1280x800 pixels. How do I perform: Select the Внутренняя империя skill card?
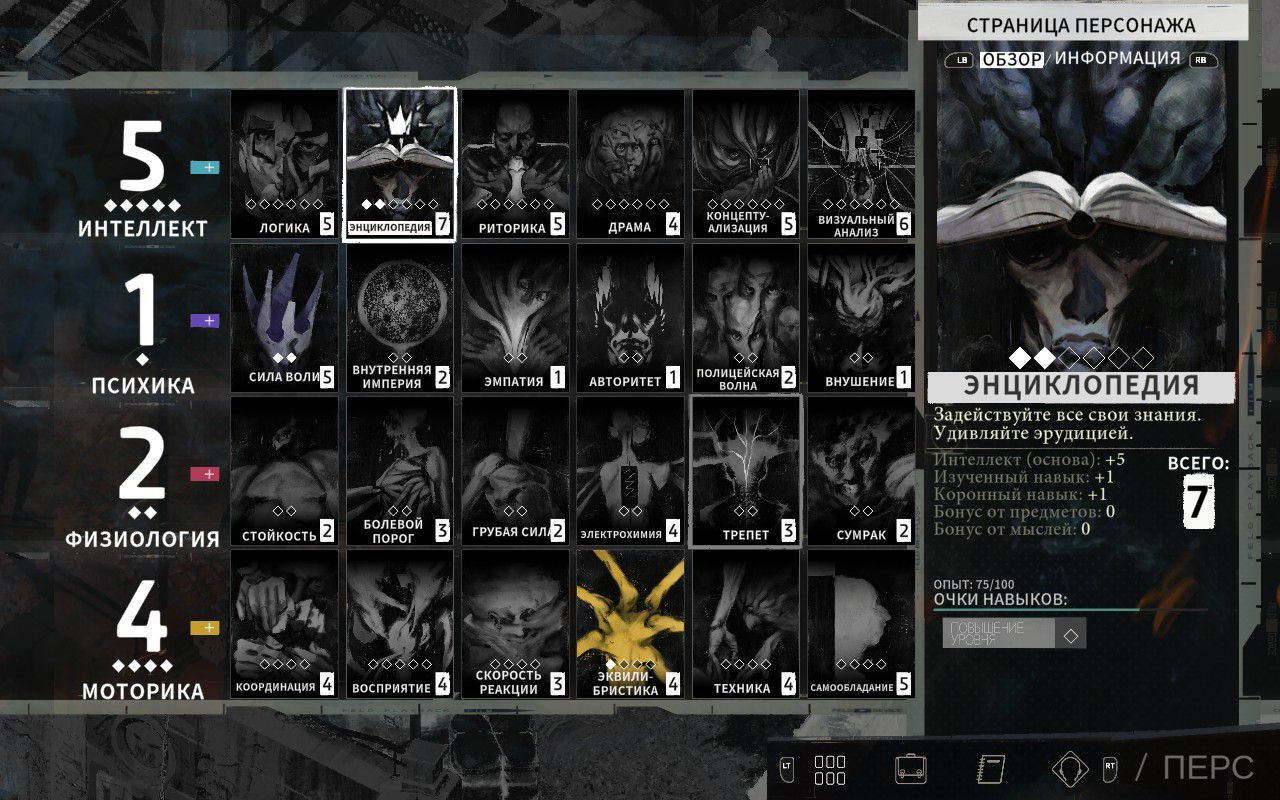(x=400, y=318)
